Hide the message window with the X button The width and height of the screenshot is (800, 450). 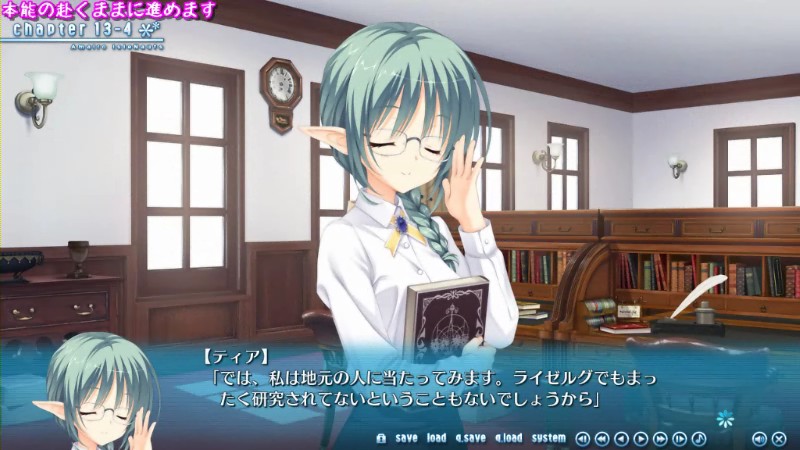click(x=778, y=438)
